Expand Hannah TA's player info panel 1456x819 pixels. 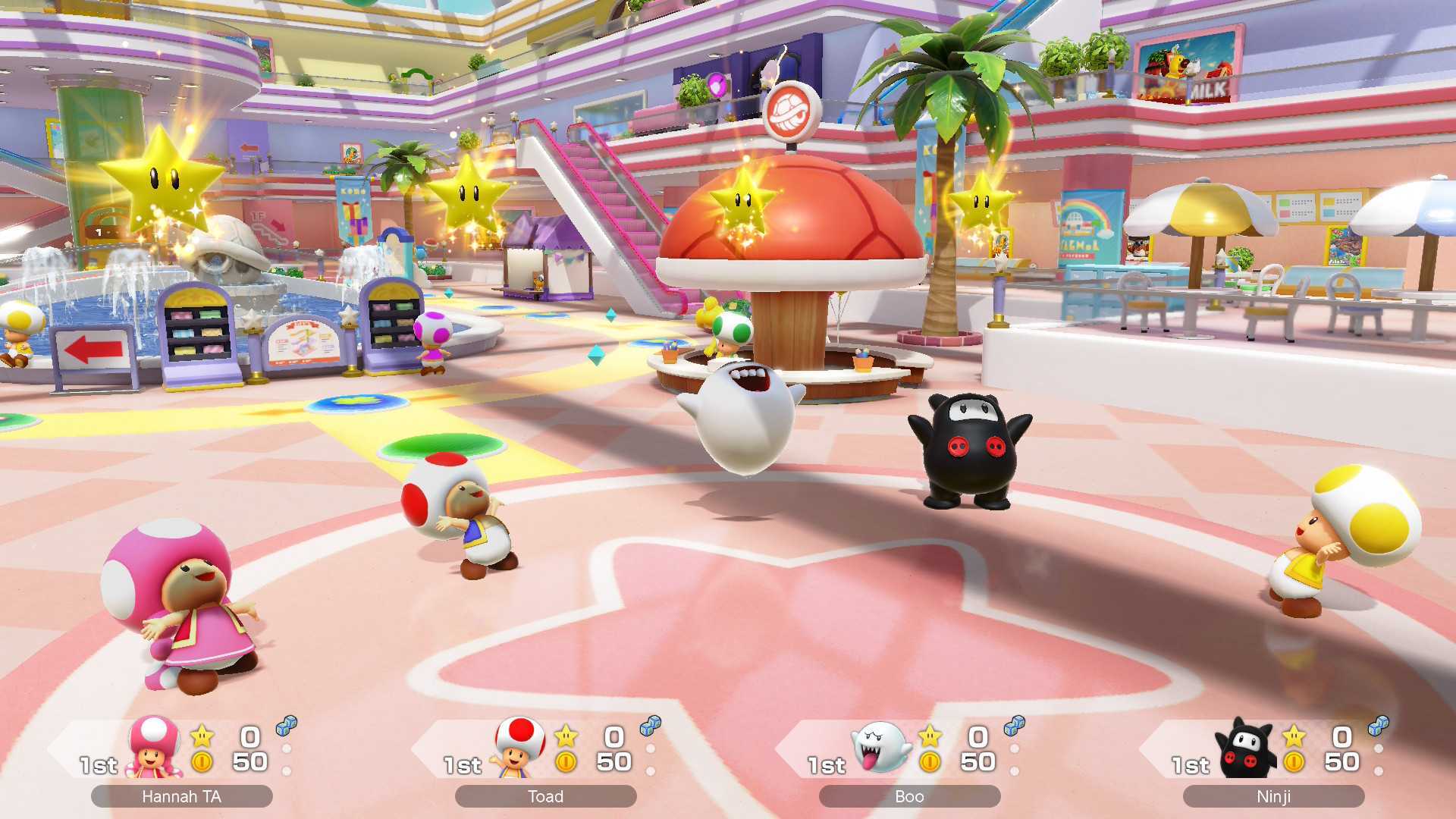pos(182,751)
